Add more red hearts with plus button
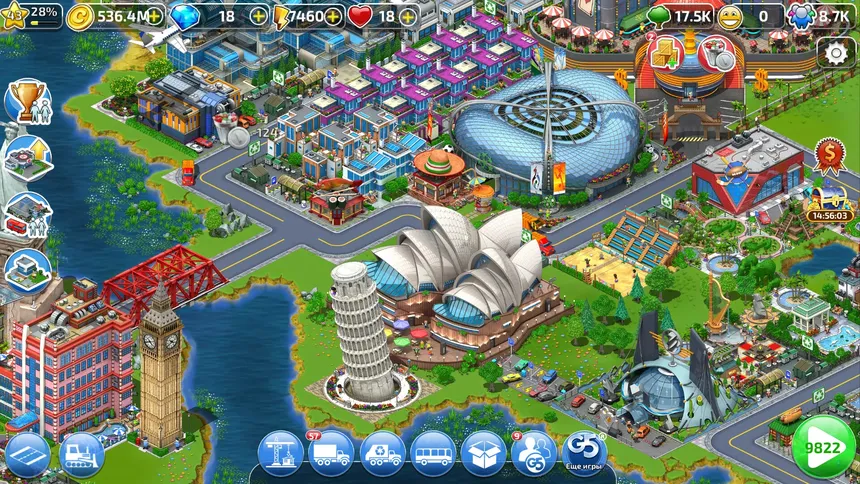Screen dimensions: 860x484 click(408, 16)
